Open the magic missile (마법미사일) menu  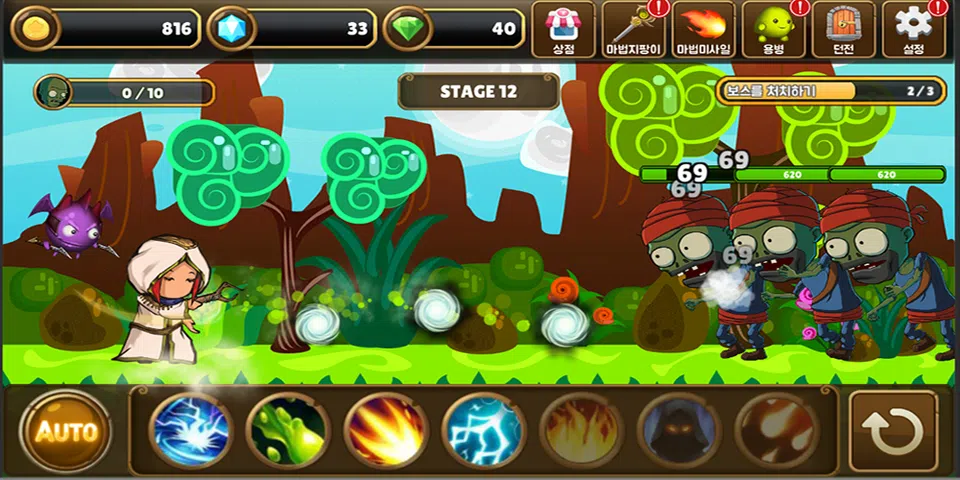704,29
